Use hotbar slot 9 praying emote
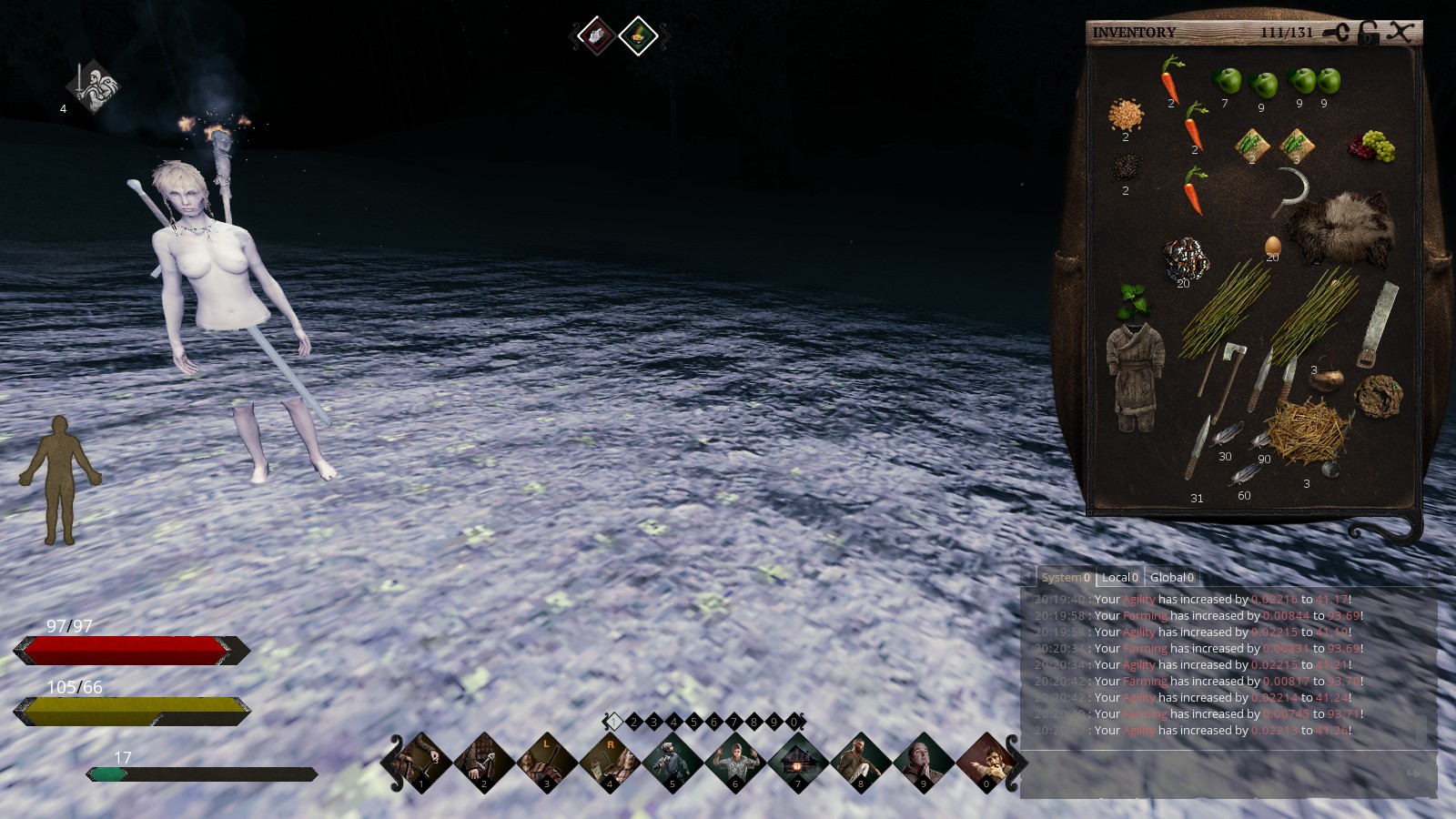1456x819 pixels. [923, 761]
